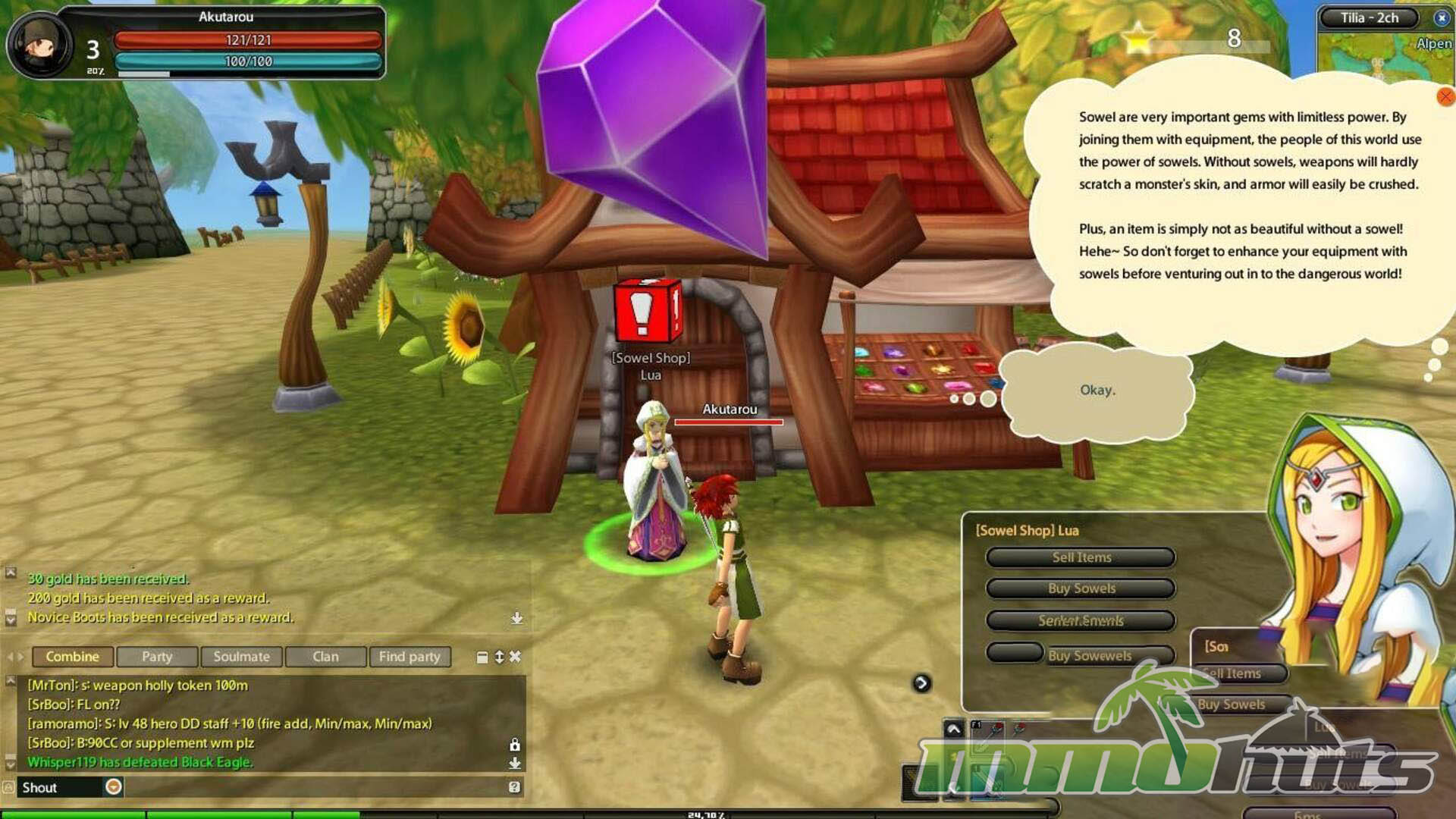Click the round right-arrow expand button
The height and width of the screenshot is (819, 1456).
click(x=921, y=683)
